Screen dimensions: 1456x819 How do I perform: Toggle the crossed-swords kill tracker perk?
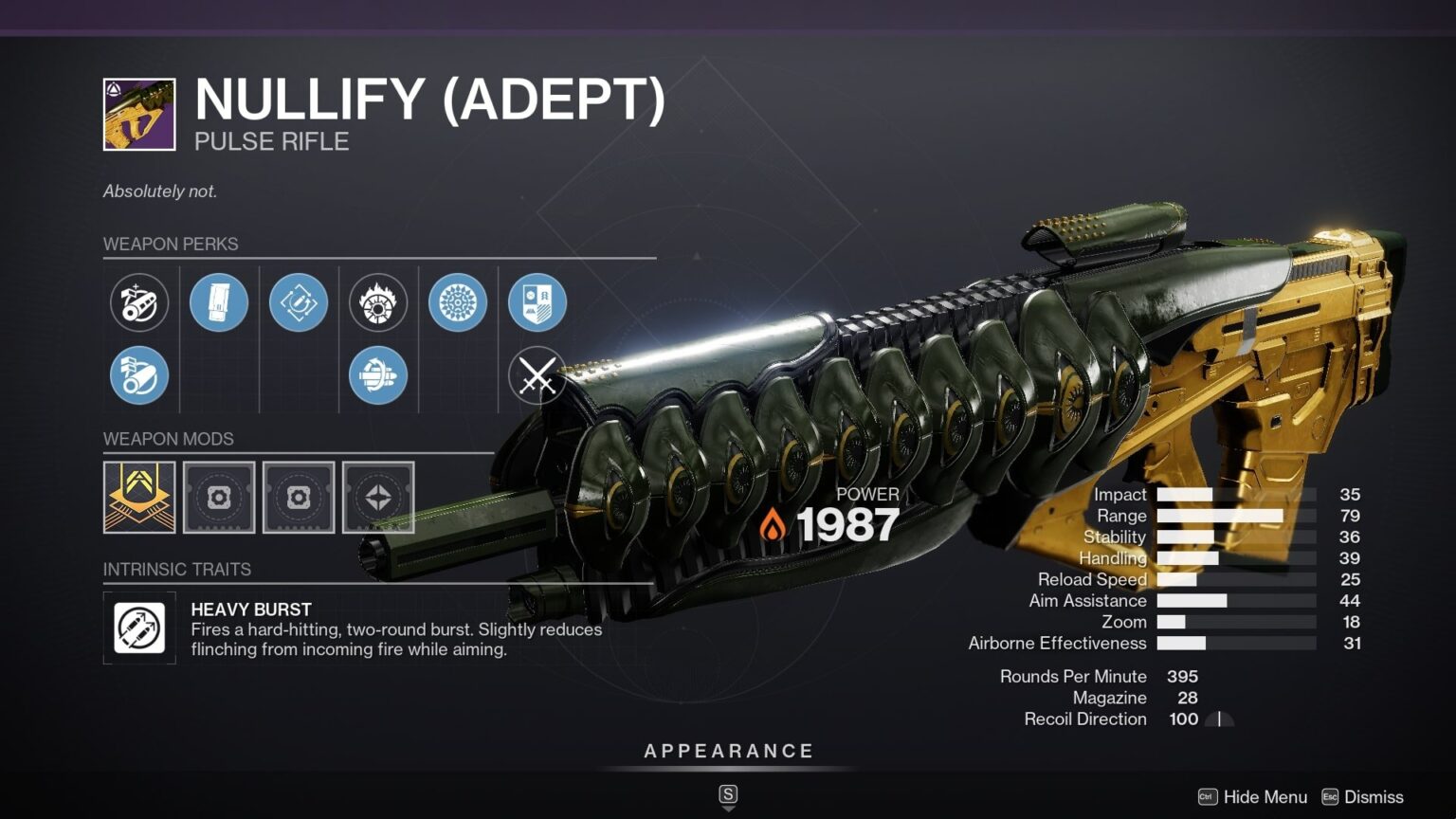click(x=537, y=375)
